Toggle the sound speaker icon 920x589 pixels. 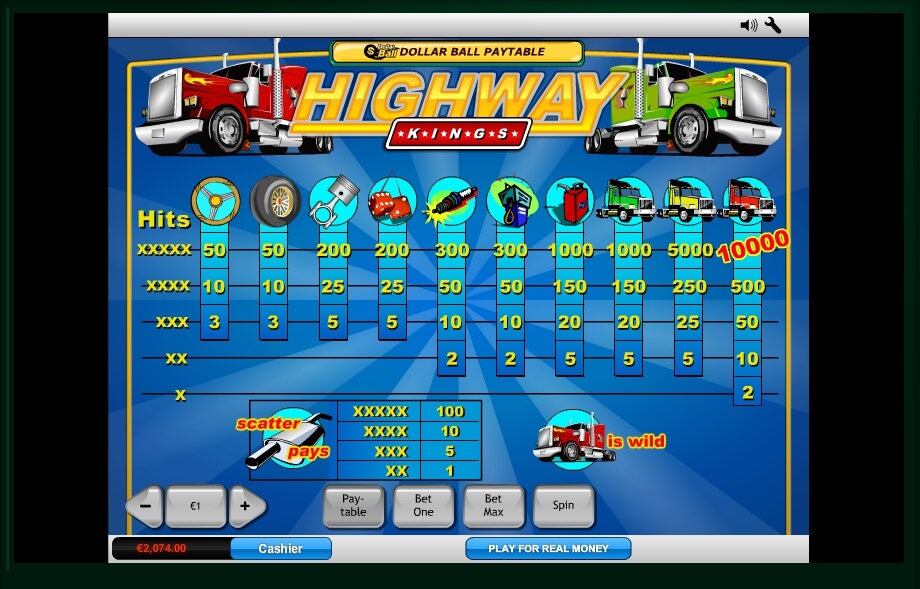tap(748, 25)
